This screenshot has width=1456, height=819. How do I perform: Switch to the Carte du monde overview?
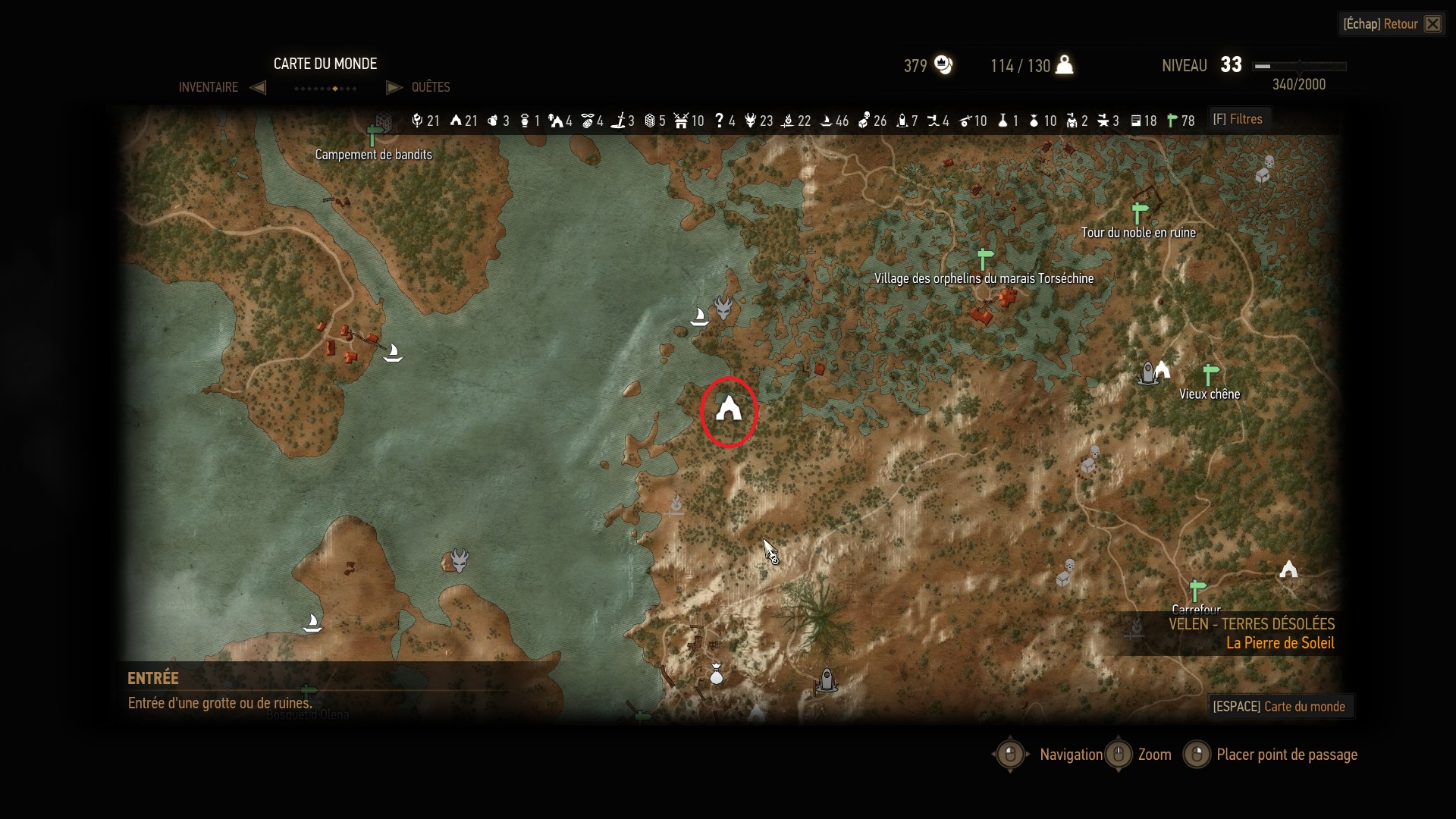point(1279,706)
